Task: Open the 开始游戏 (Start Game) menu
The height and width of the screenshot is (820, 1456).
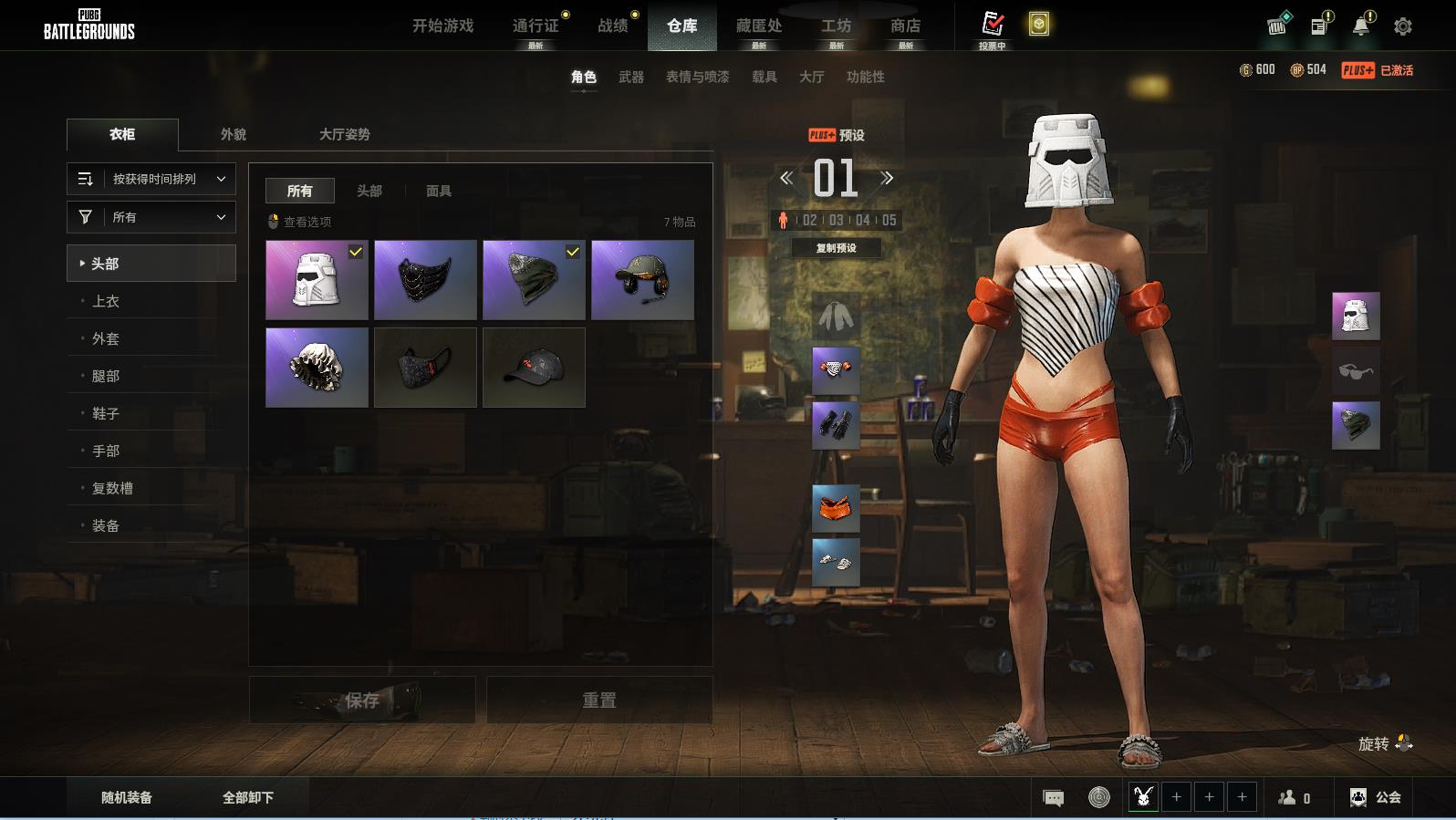Action: tap(442, 26)
